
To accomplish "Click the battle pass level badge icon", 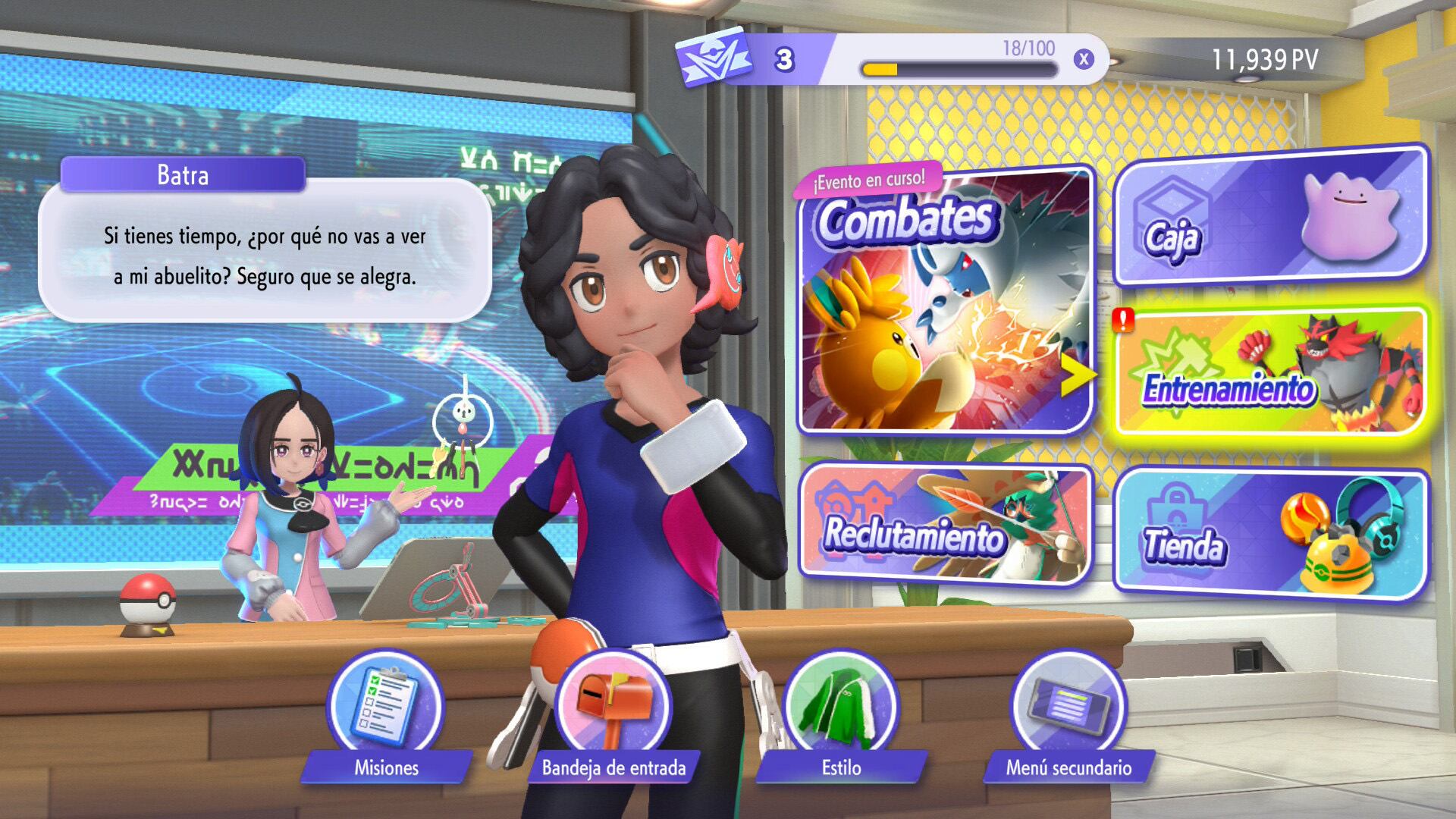I will click(x=713, y=58).
